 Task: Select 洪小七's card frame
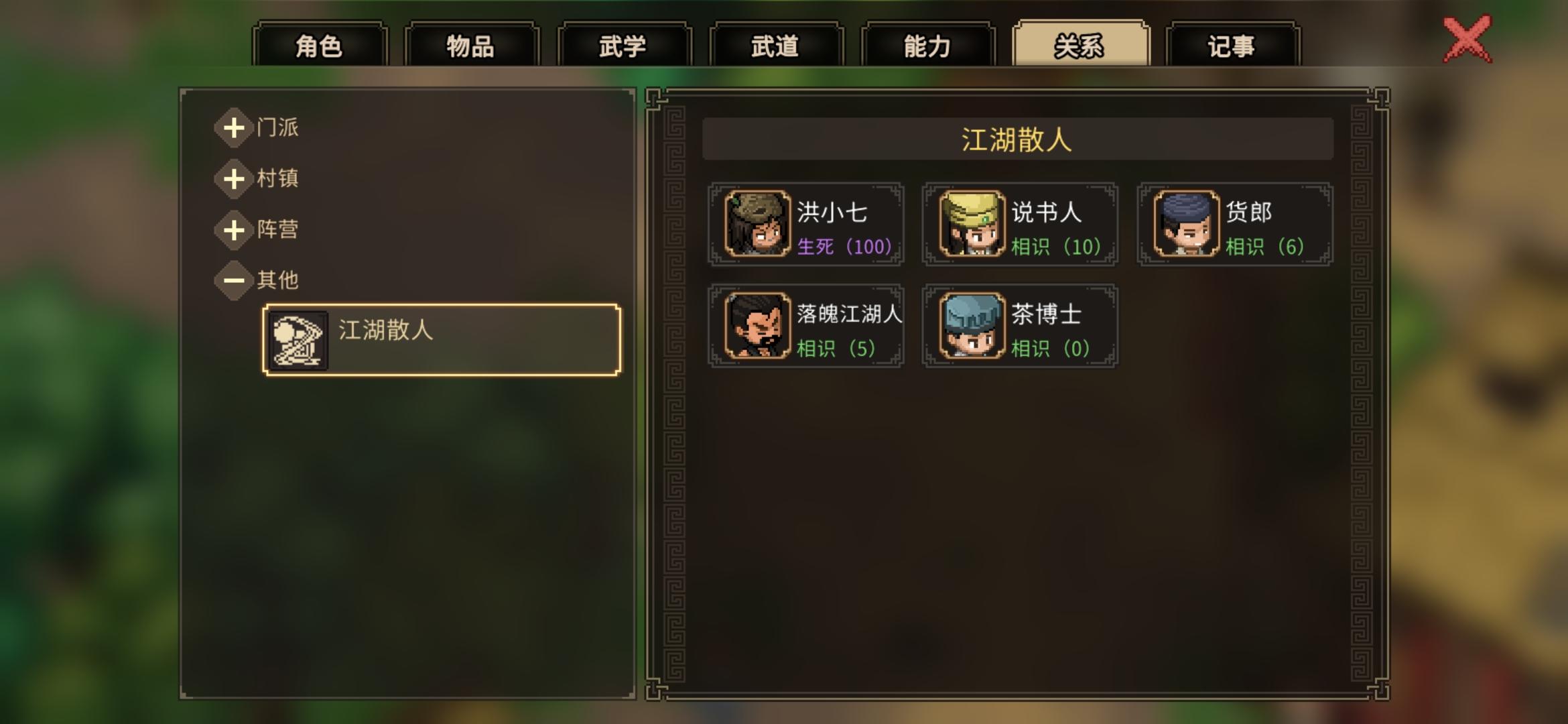pyautogui.click(x=806, y=225)
